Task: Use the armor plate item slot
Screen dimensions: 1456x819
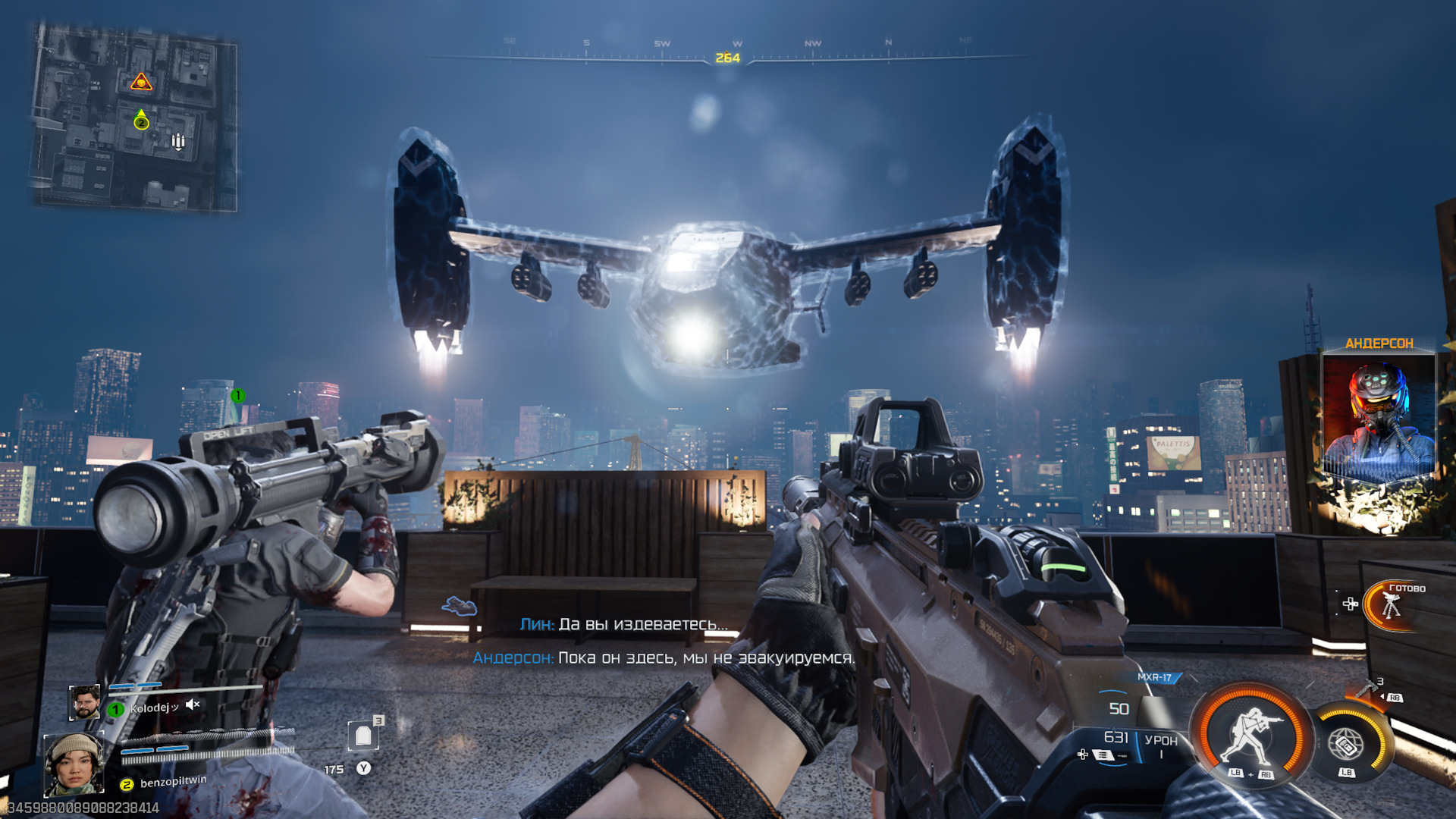Action: coord(364,734)
